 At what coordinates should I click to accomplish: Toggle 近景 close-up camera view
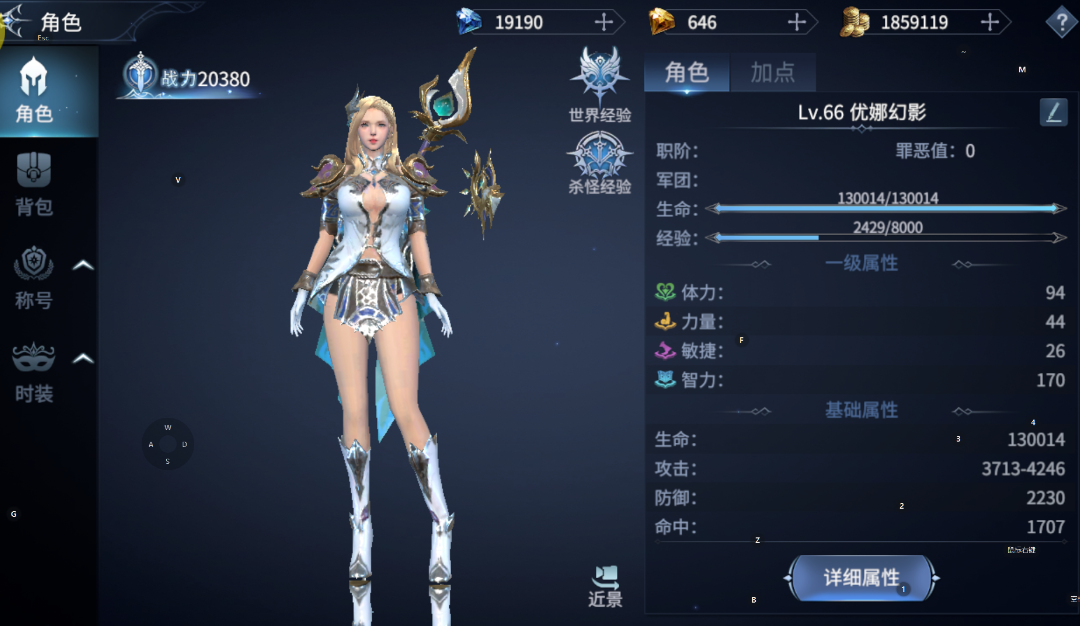click(x=606, y=587)
